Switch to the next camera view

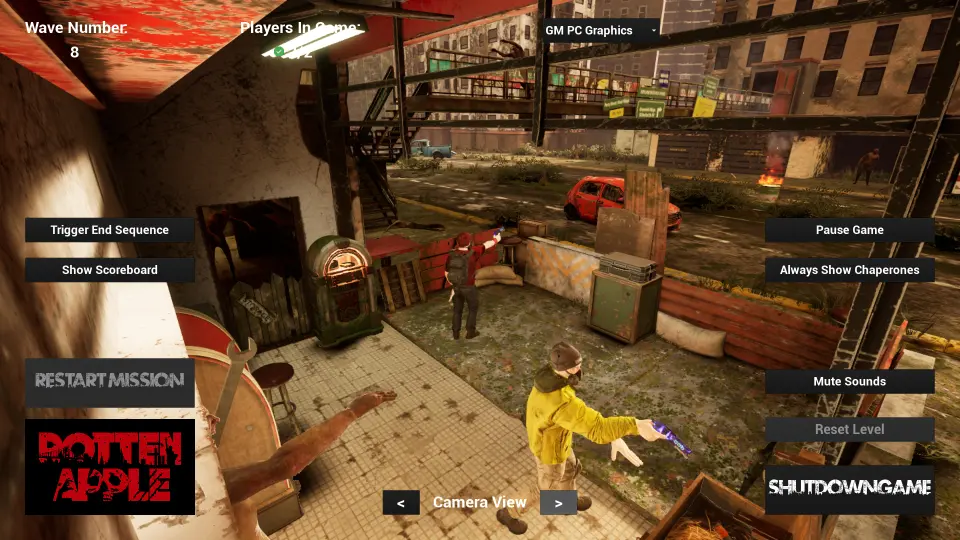(x=558, y=503)
